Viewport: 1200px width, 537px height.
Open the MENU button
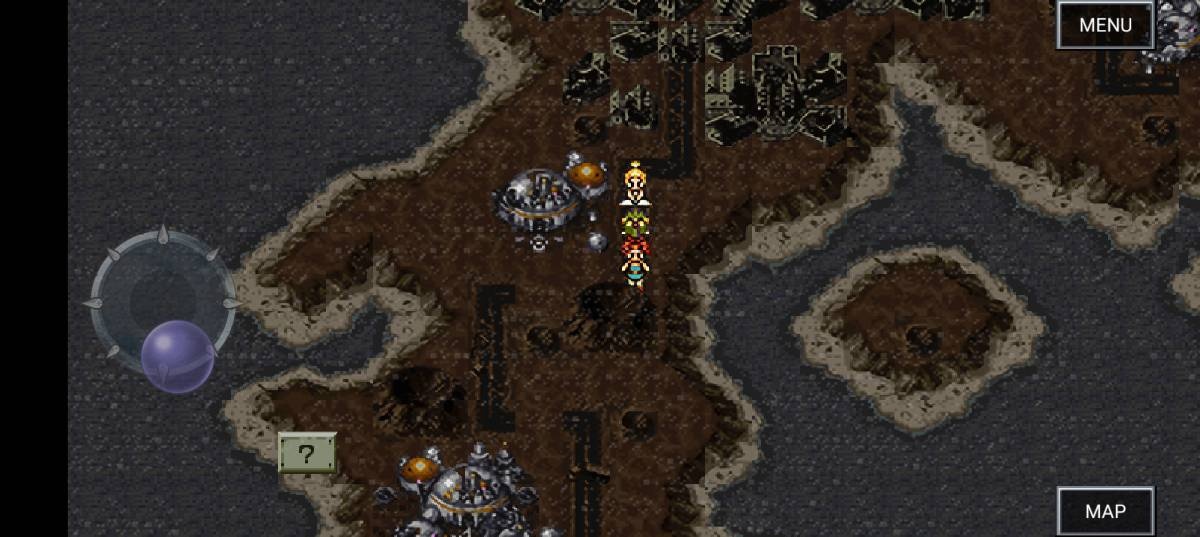click(x=1105, y=25)
